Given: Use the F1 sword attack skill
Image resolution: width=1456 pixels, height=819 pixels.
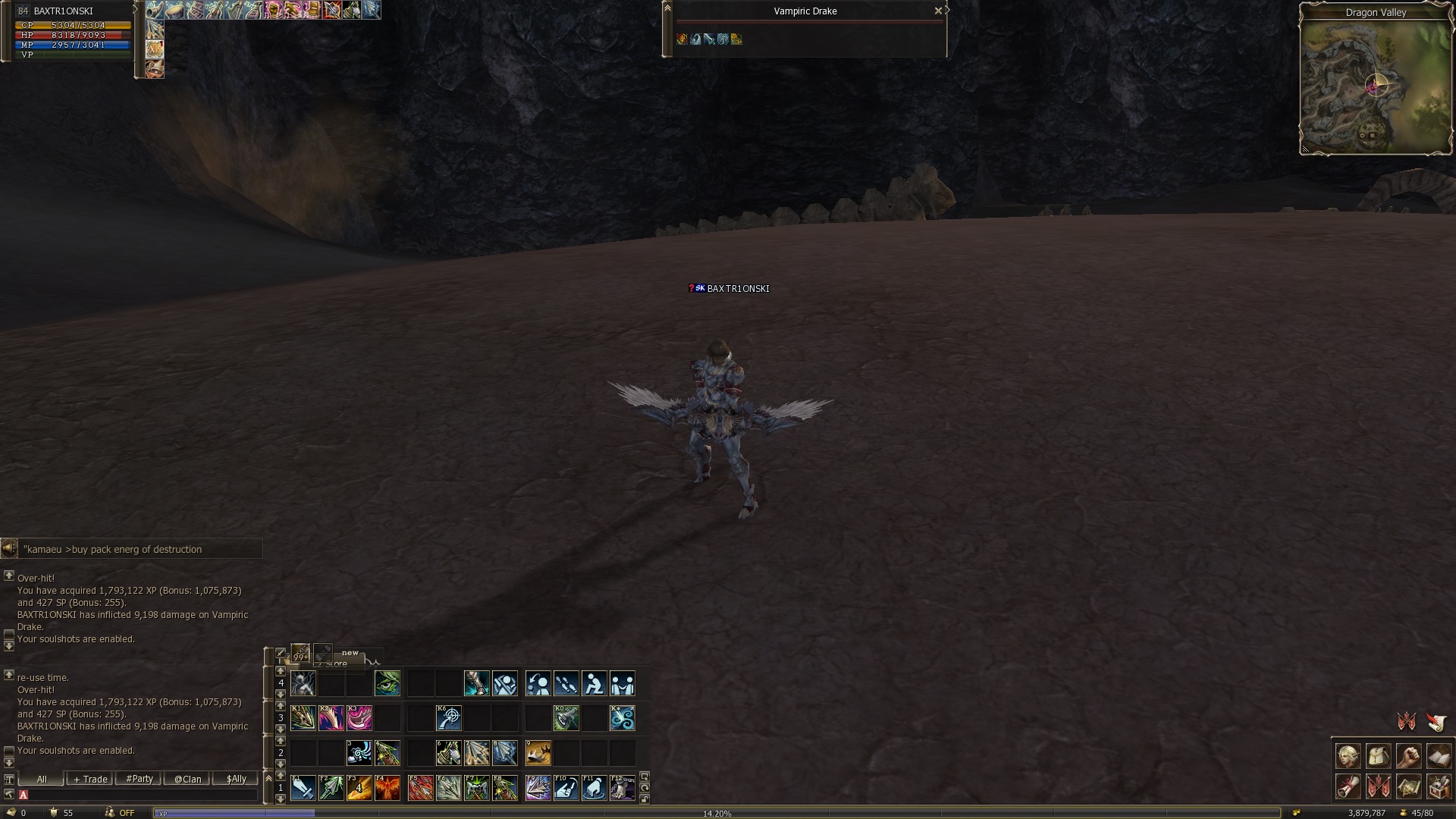Looking at the screenshot, I should pos(303,788).
